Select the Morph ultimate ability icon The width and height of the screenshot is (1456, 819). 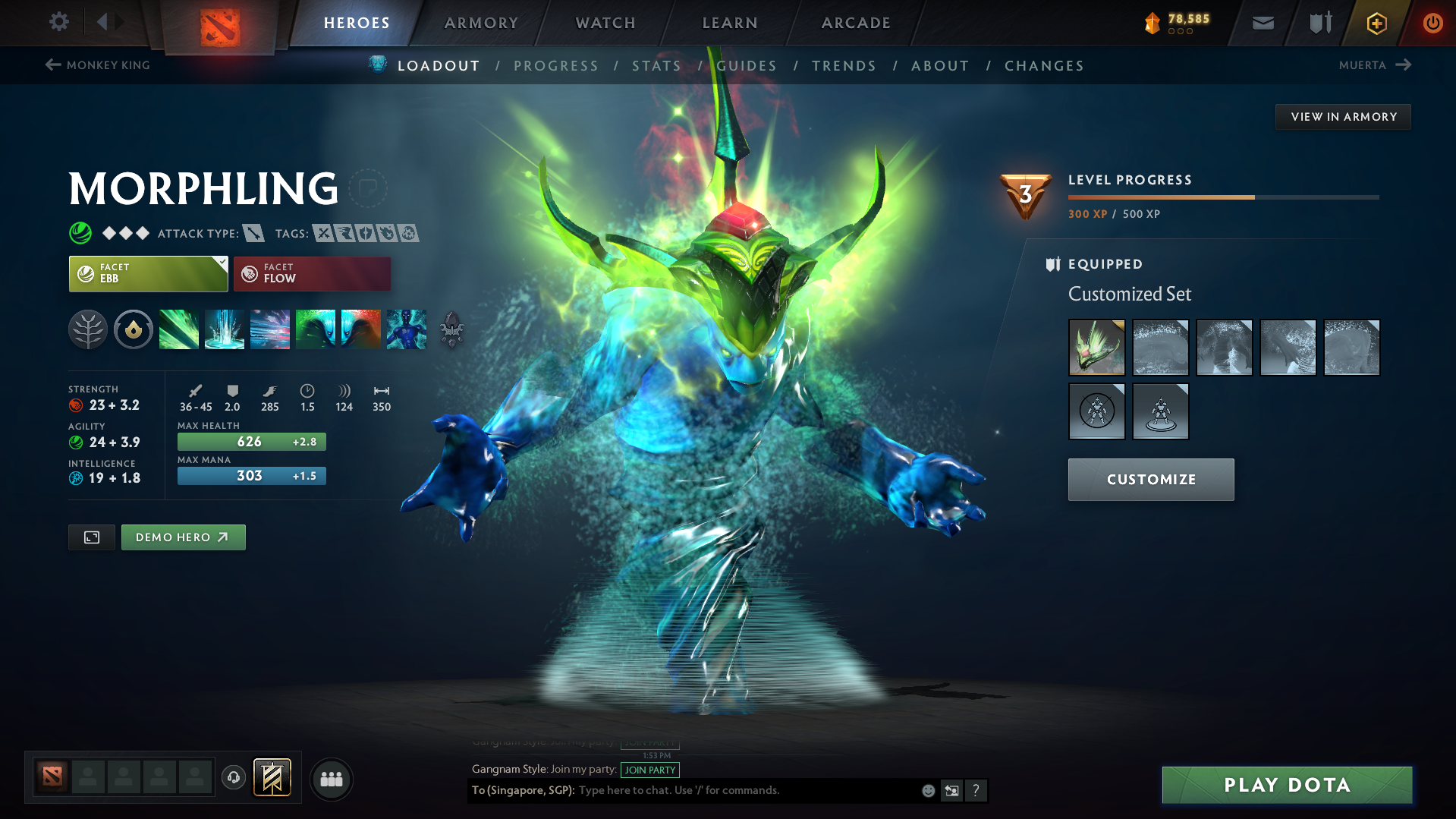click(407, 329)
